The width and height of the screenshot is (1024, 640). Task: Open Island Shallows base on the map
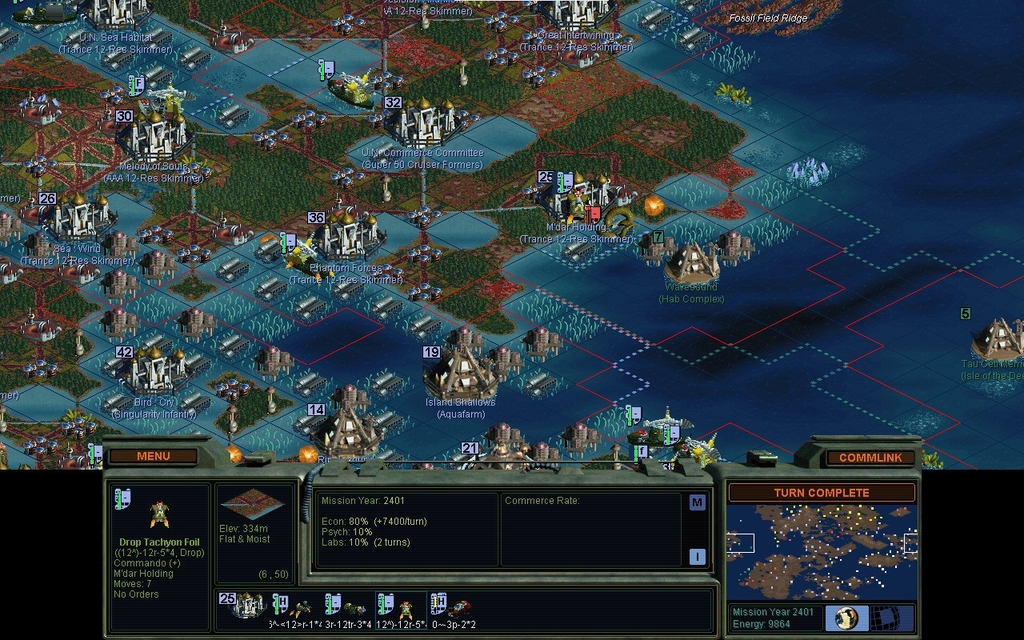click(461, 374)
